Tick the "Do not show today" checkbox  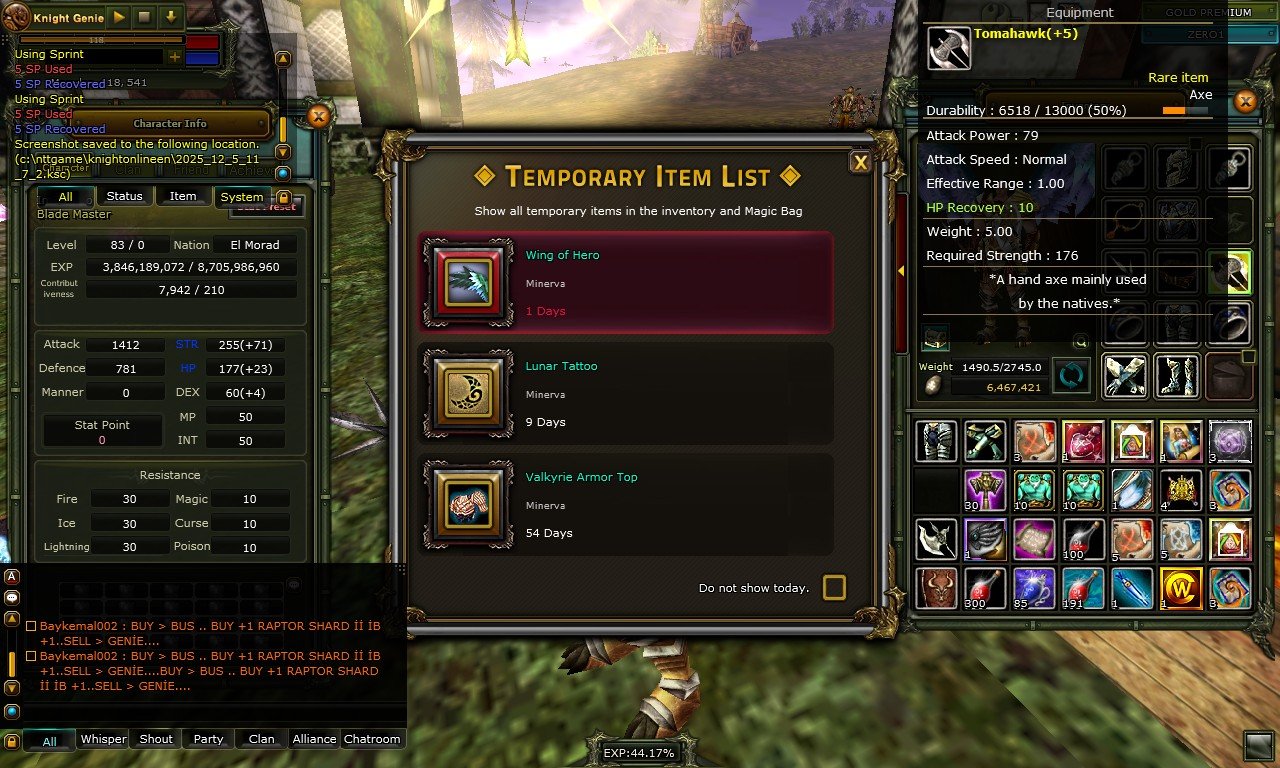pos(834,587)
